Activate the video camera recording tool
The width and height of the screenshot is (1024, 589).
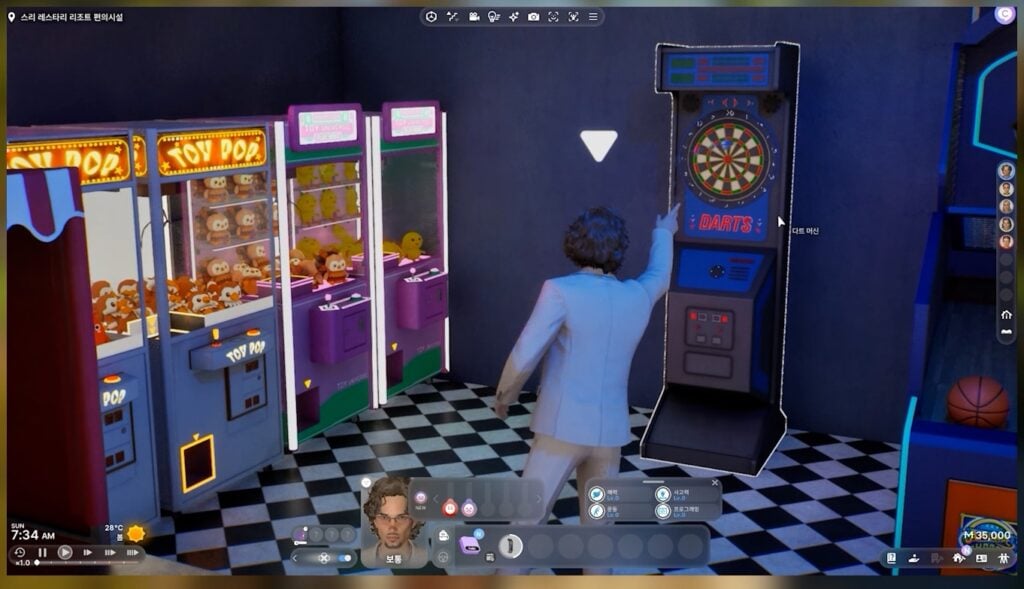tap(474, 16)
